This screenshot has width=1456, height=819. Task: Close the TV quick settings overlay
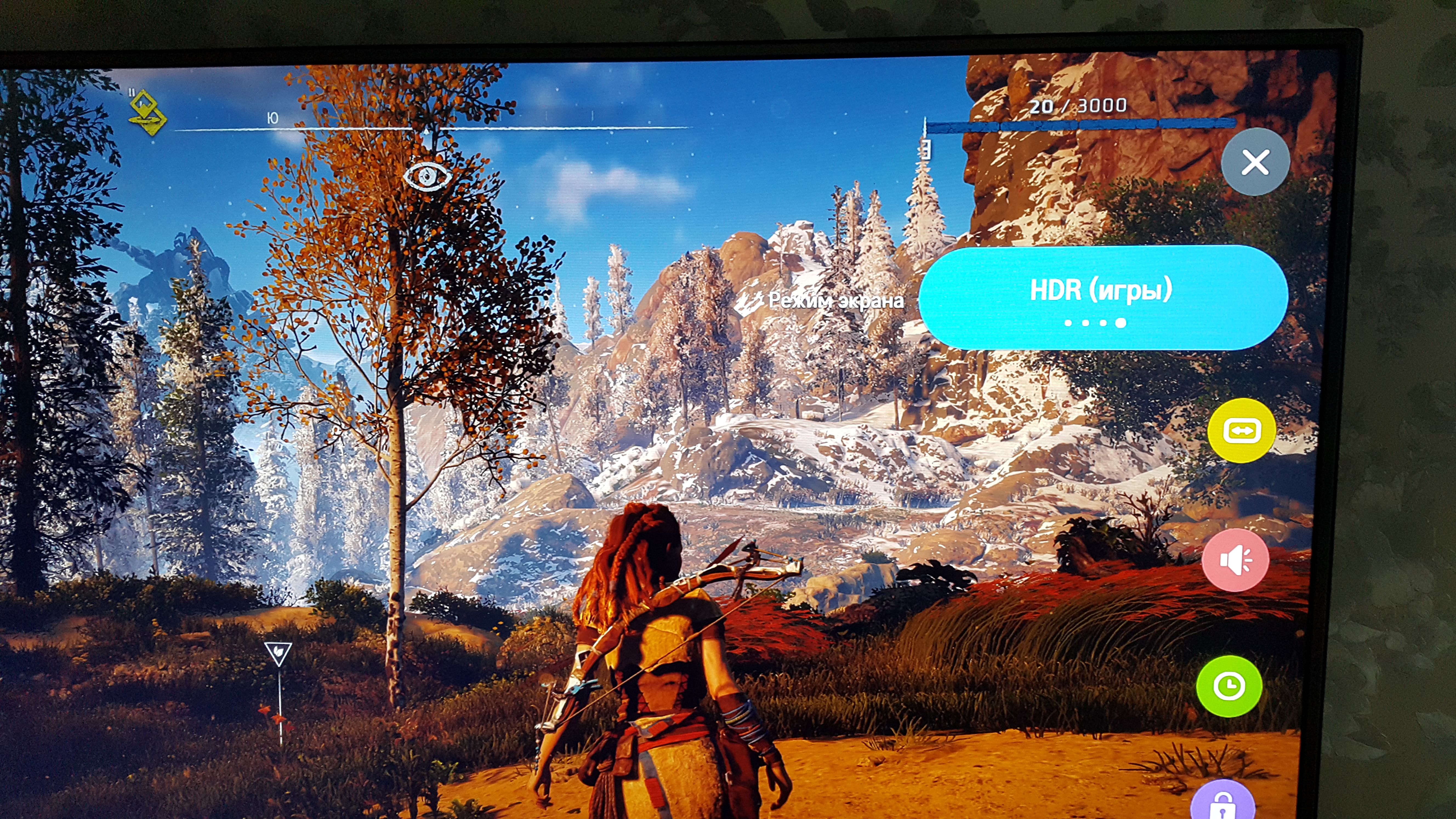pos(1255,162)
